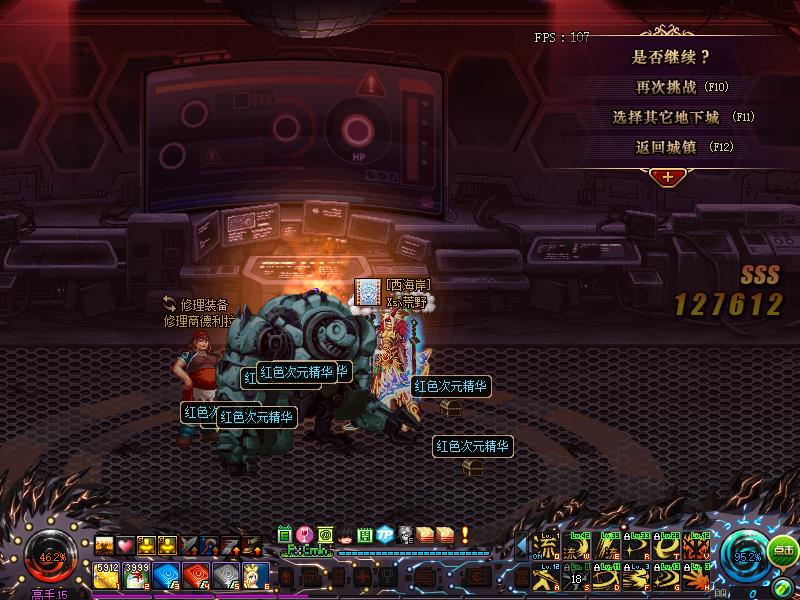
Task: Select the blue book in quick slot 3
Action: click(166, 574)
